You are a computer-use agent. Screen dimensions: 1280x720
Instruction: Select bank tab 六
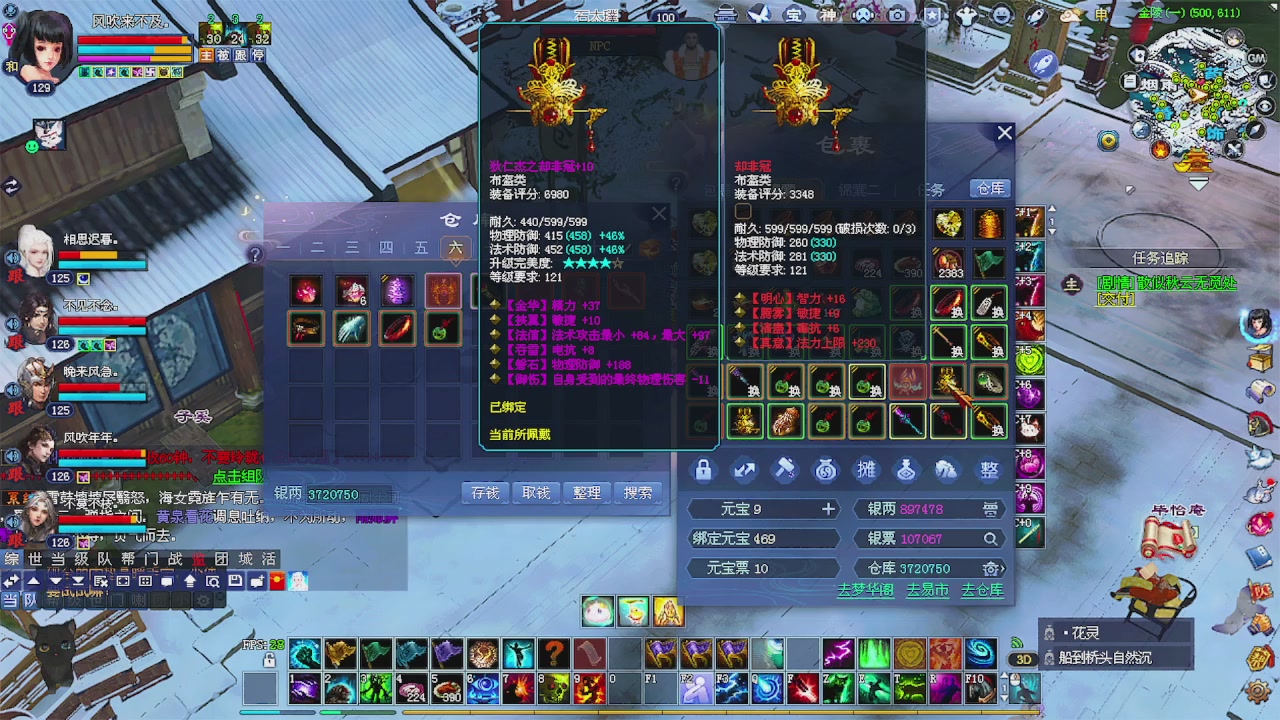455,248
